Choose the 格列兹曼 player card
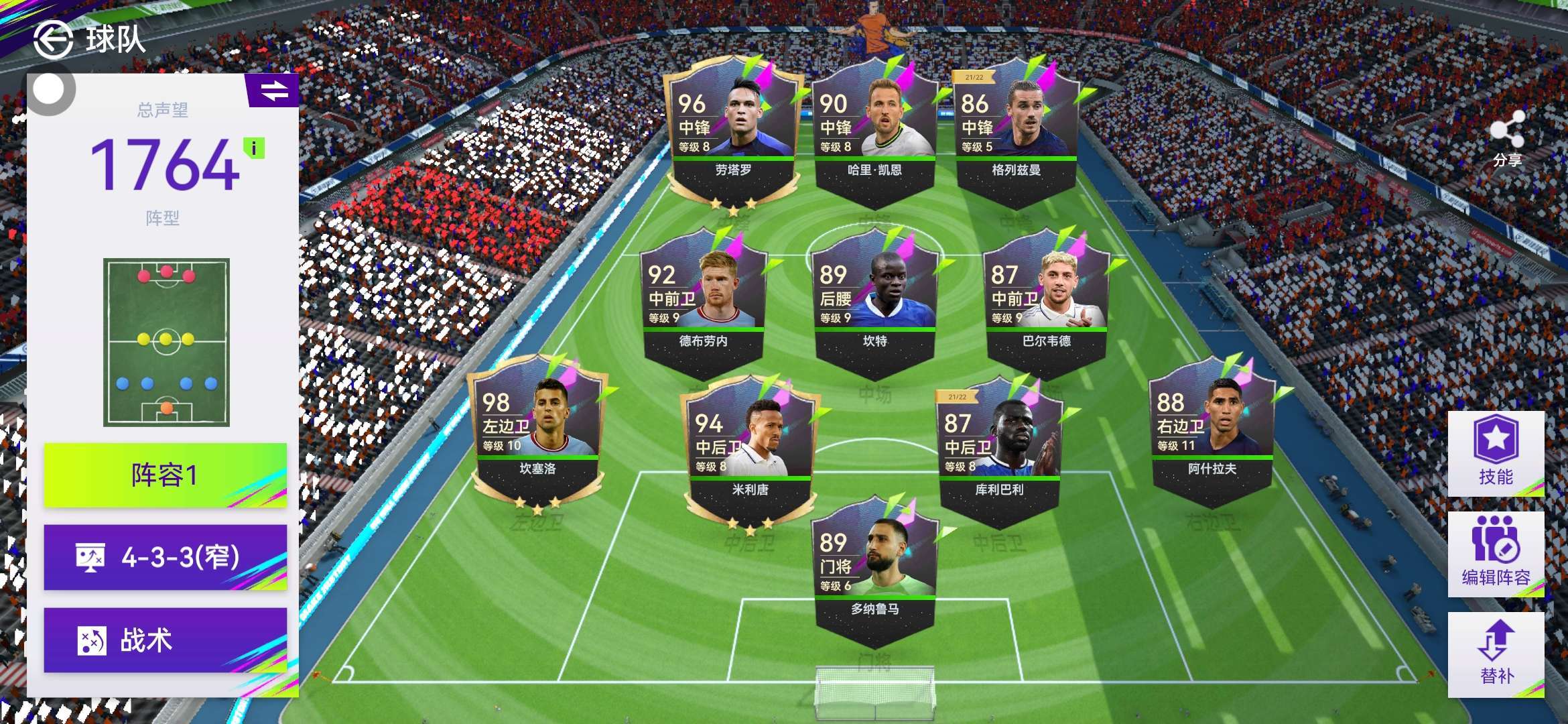Viewport: 1568px width, 724px height. point(1016,134)
